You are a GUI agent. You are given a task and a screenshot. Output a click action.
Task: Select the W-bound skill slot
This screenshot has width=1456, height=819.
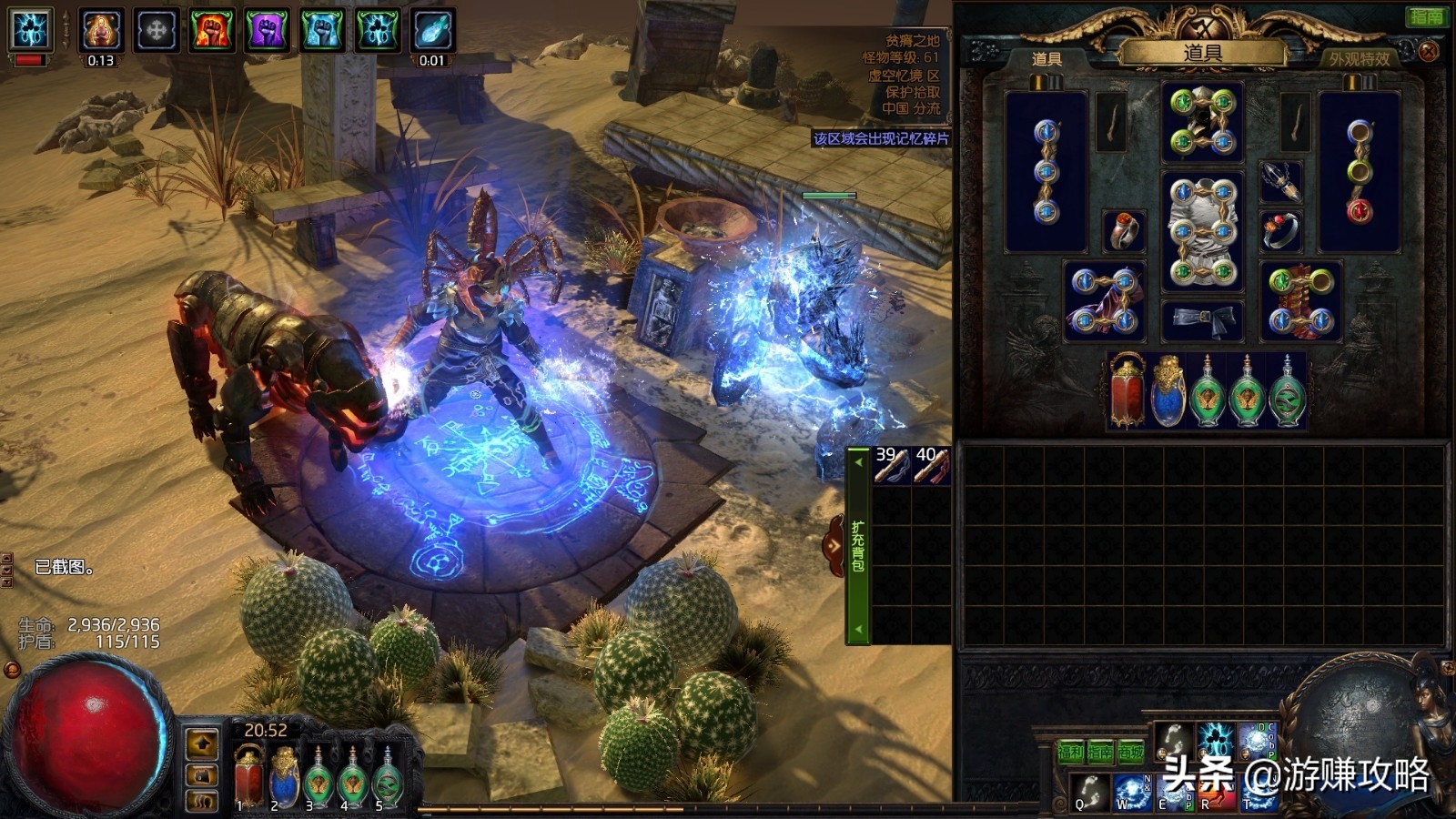(x=1131, y=792)
